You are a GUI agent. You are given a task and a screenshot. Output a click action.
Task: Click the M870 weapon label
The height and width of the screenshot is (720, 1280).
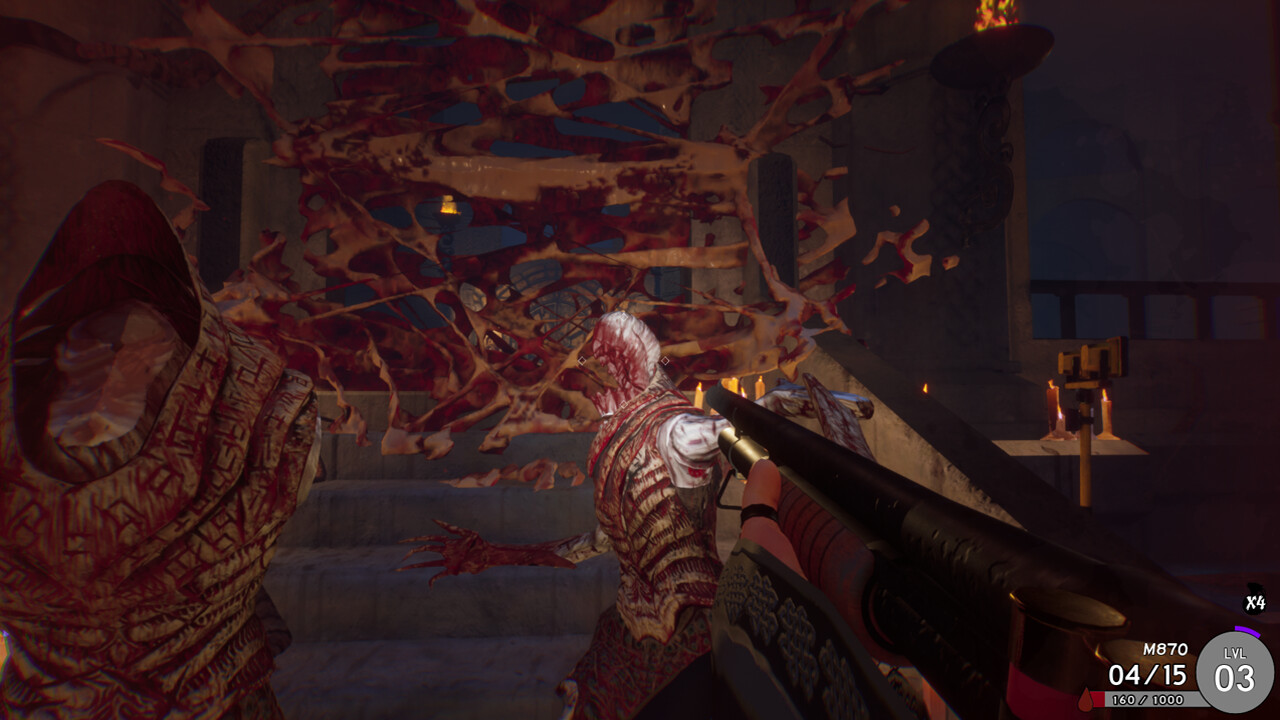pos(1166,649)
